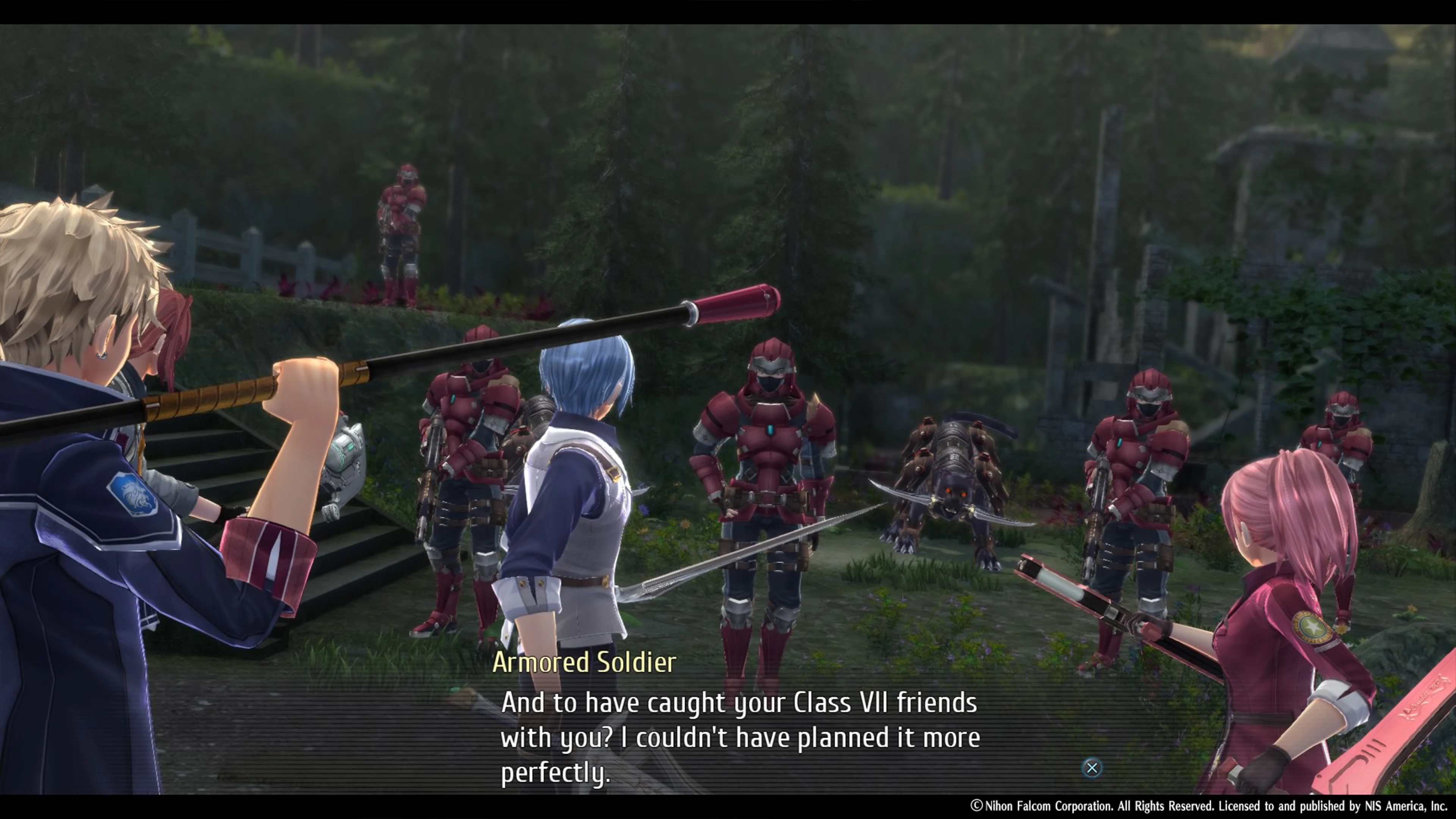Expand the dialogue text area

click(x=735, y=735)
